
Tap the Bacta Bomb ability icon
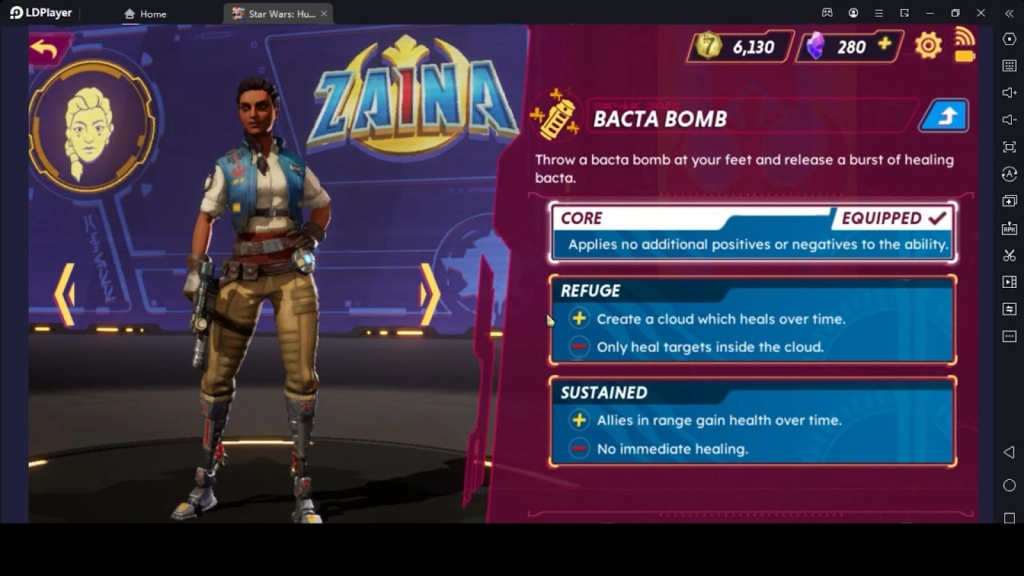pyautogui.click(x=558, y=117)
